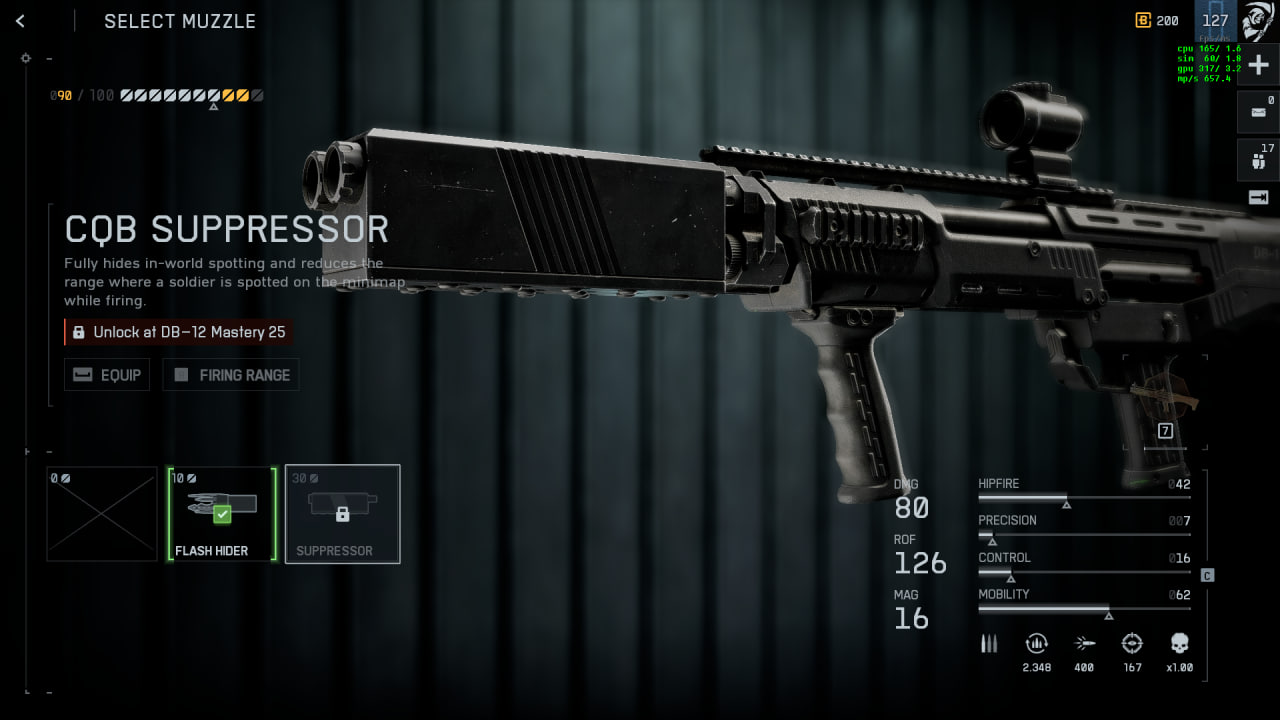Select the locked Suppressor attachment tile
1280x720 pixels.
pos(342,514)
